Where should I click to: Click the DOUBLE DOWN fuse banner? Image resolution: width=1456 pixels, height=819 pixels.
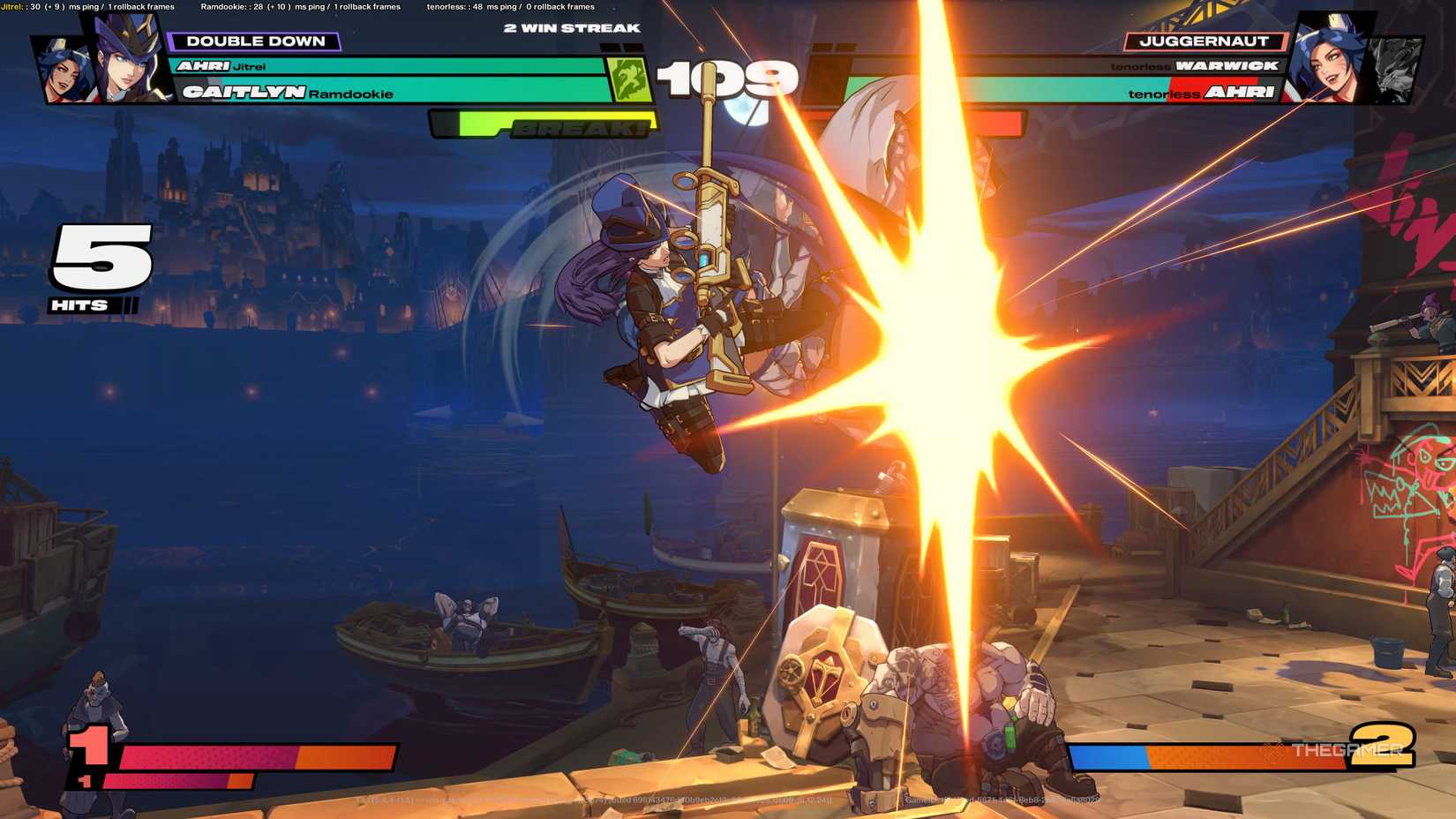(x=259, y=41)
